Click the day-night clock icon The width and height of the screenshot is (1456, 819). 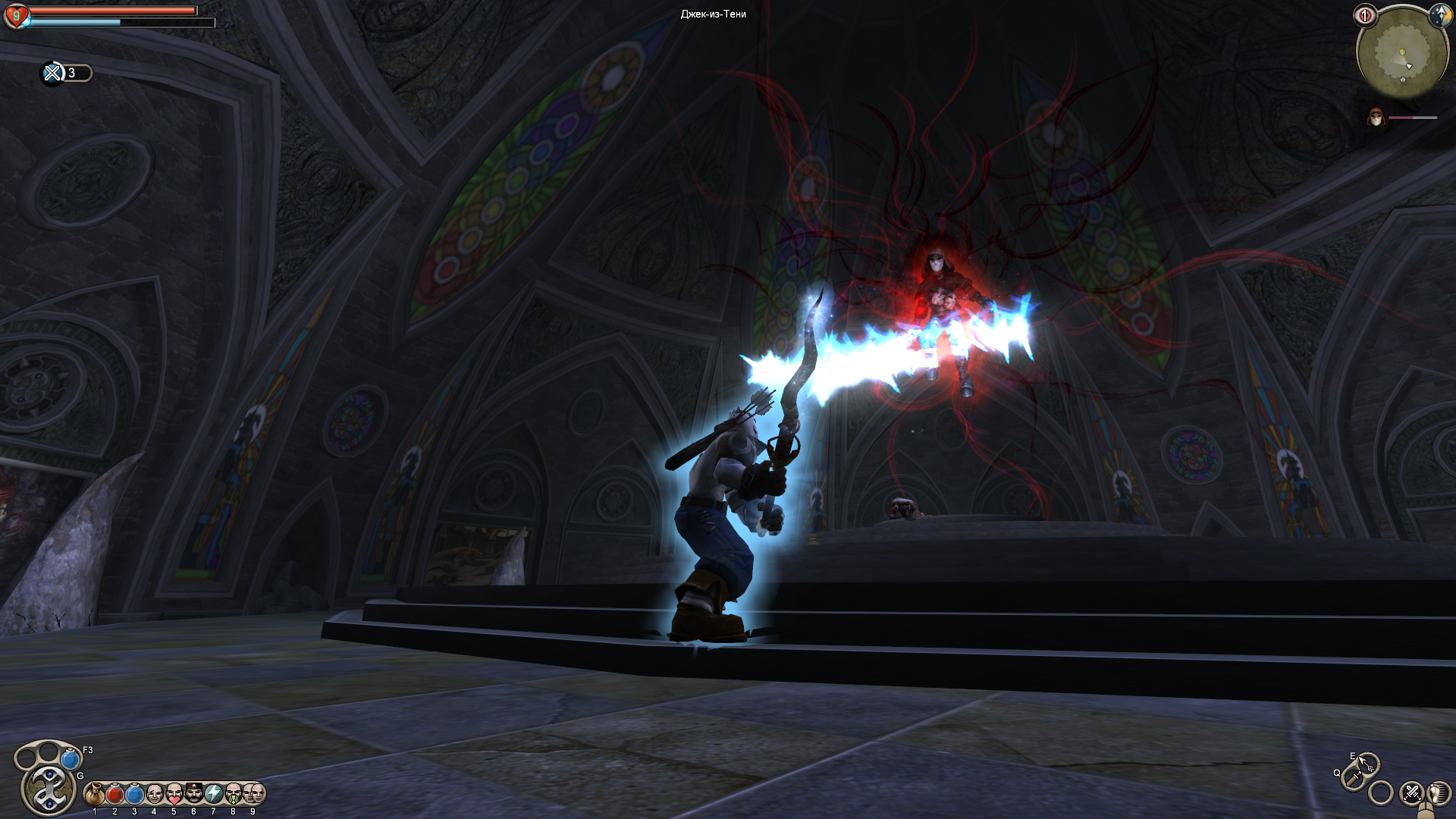1439,14
